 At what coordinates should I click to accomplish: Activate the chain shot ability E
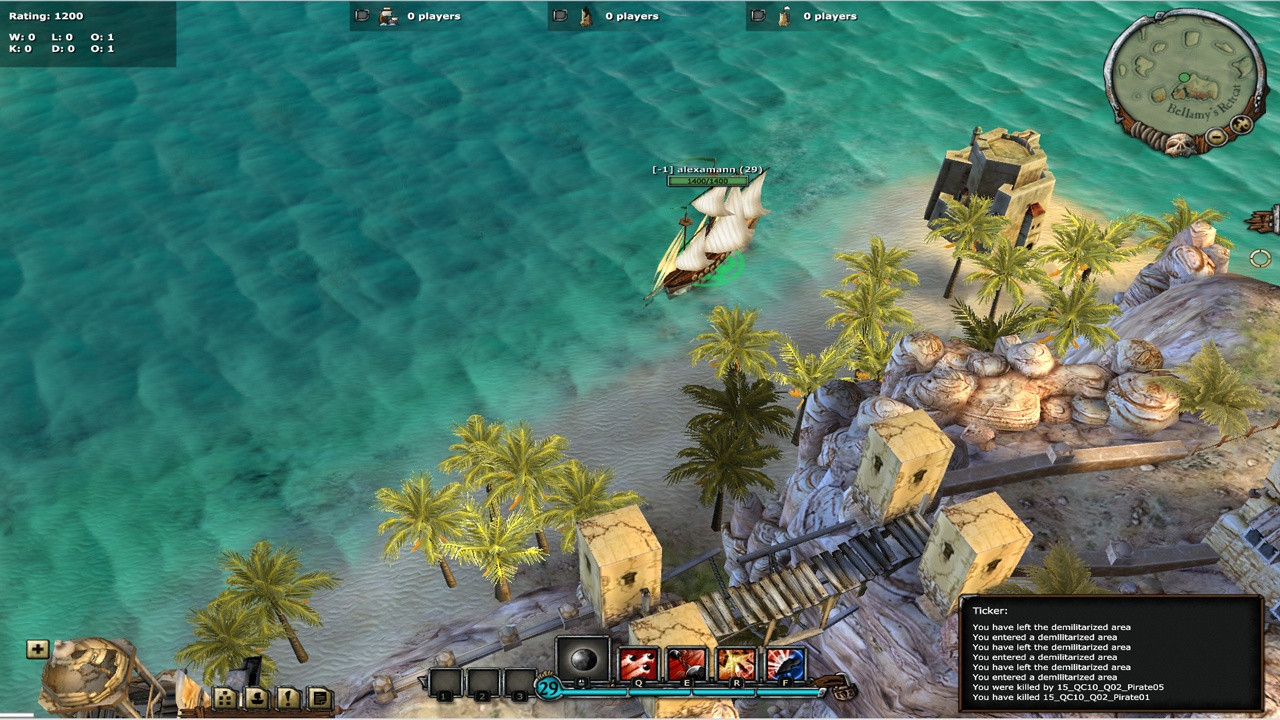tap(686, 664)
